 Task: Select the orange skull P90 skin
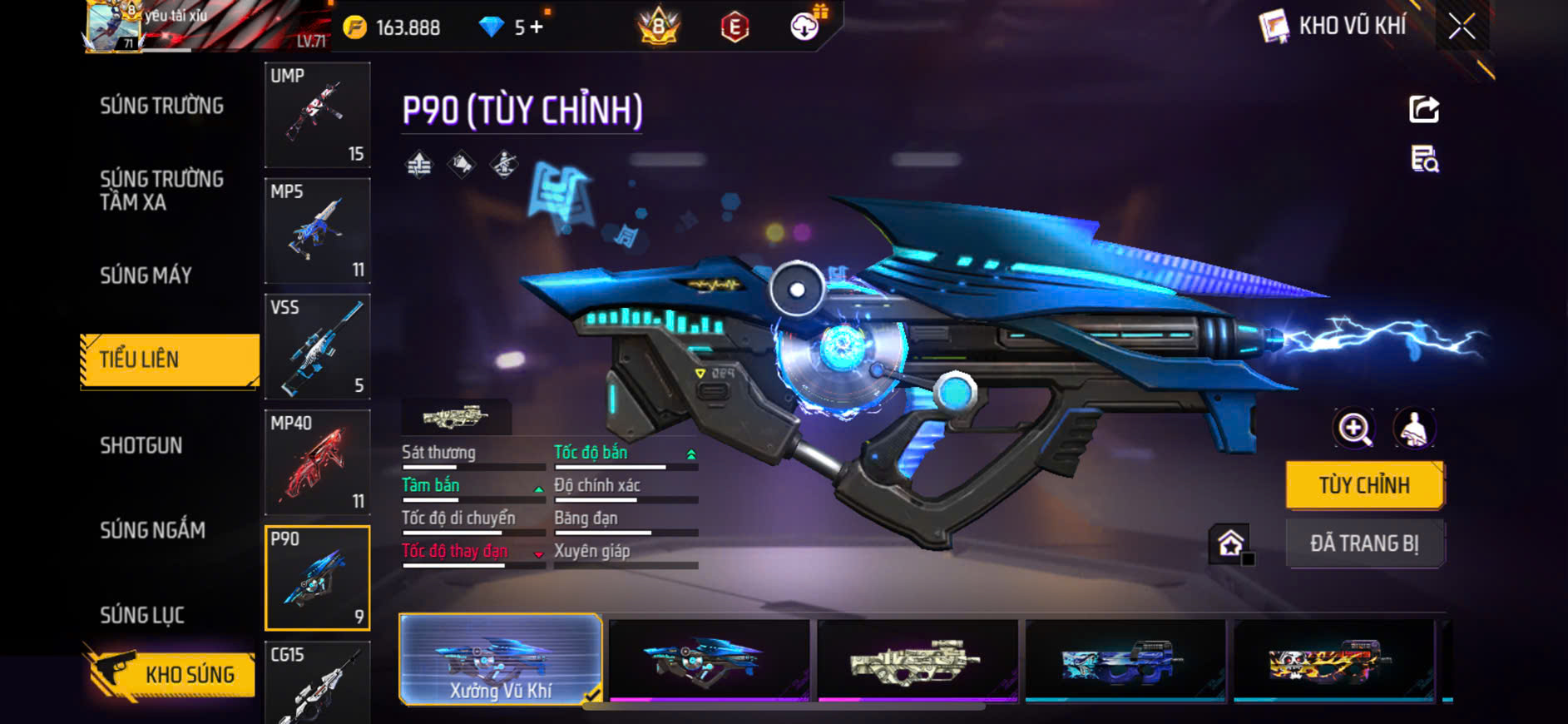coord(1333,660)
